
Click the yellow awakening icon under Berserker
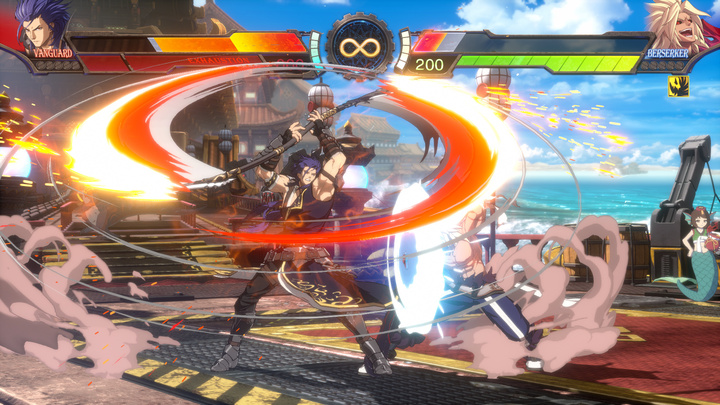(678, 87)
